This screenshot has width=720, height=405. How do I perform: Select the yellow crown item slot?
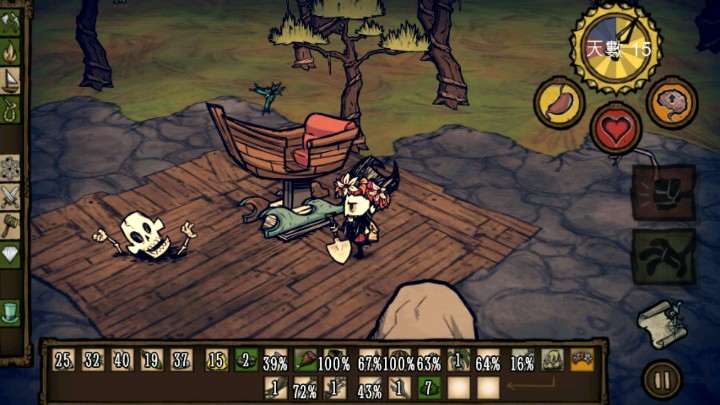click(x=582, y=360)
